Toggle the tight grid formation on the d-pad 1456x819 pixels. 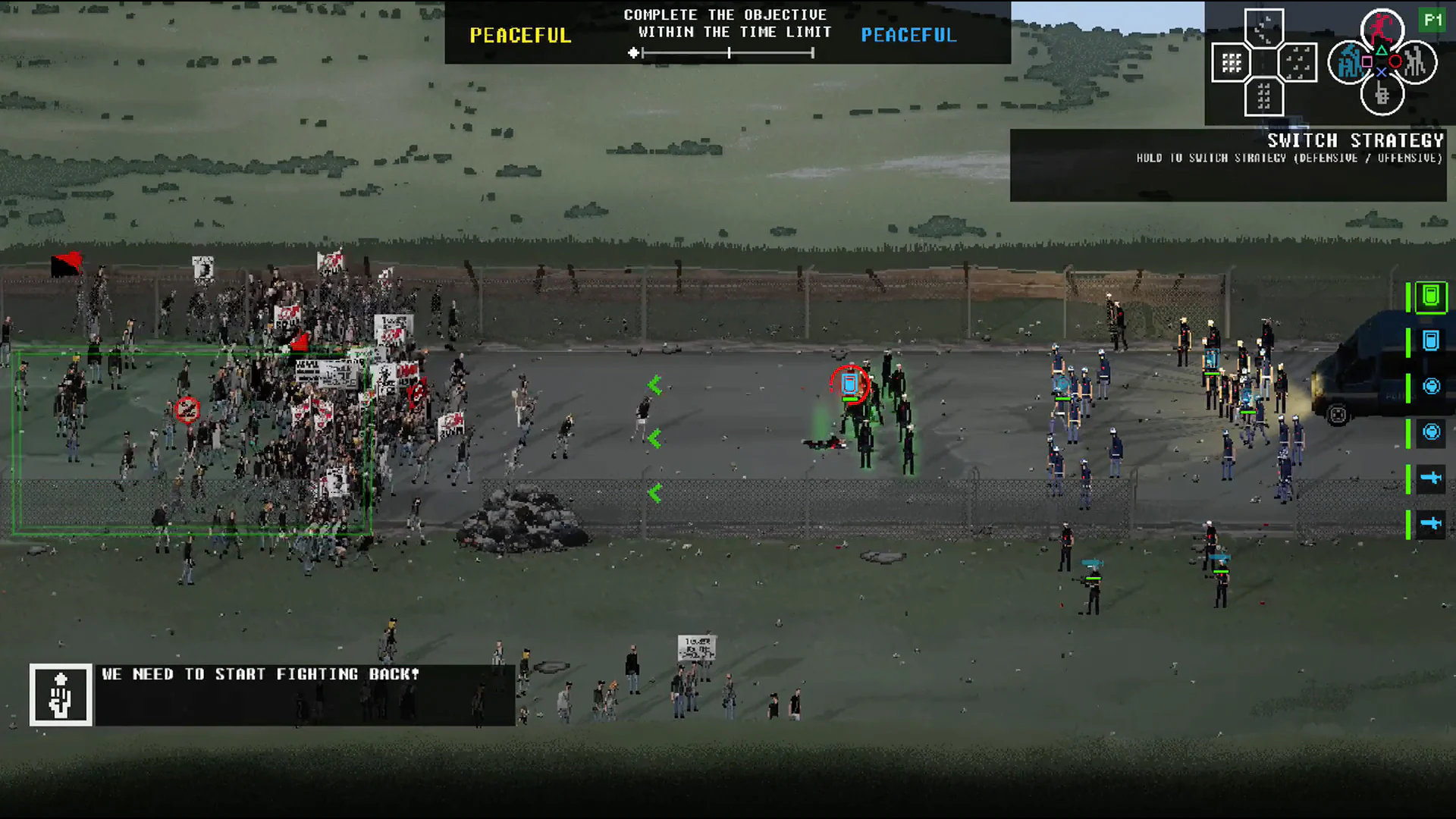[x=1232, y=62]
